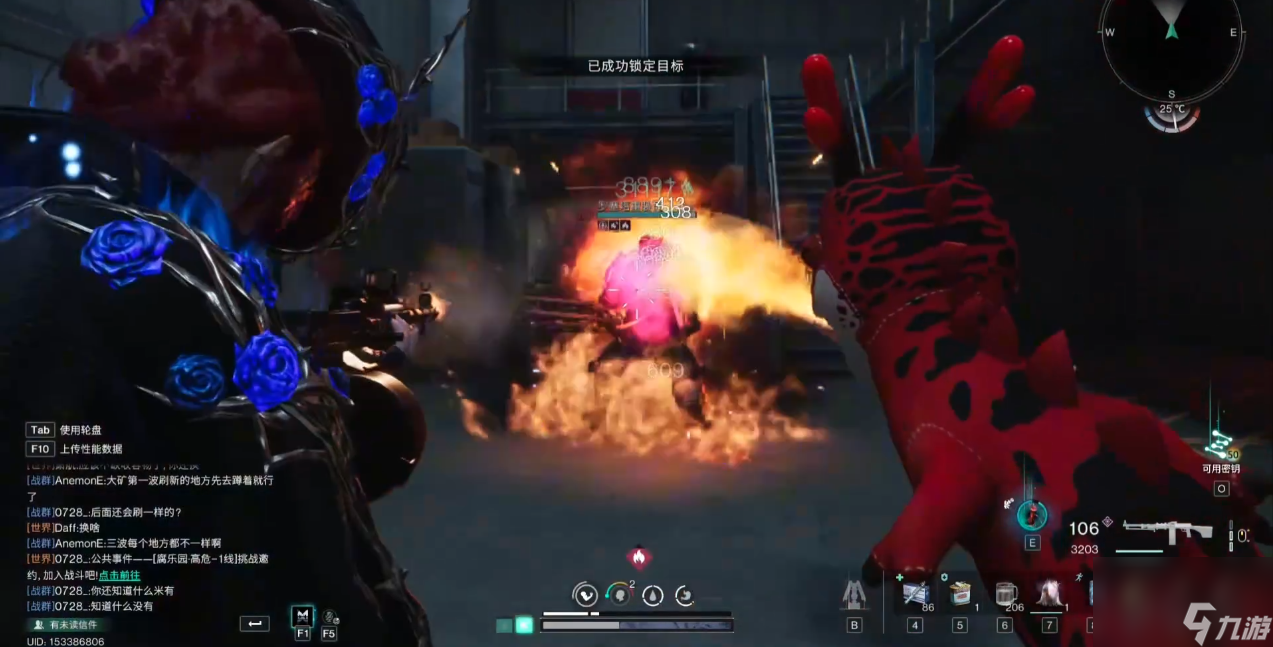1273x647 pixels.
Task: Click the chat enter arrow button
Action: pyautogui.click(x=255, y=624)
